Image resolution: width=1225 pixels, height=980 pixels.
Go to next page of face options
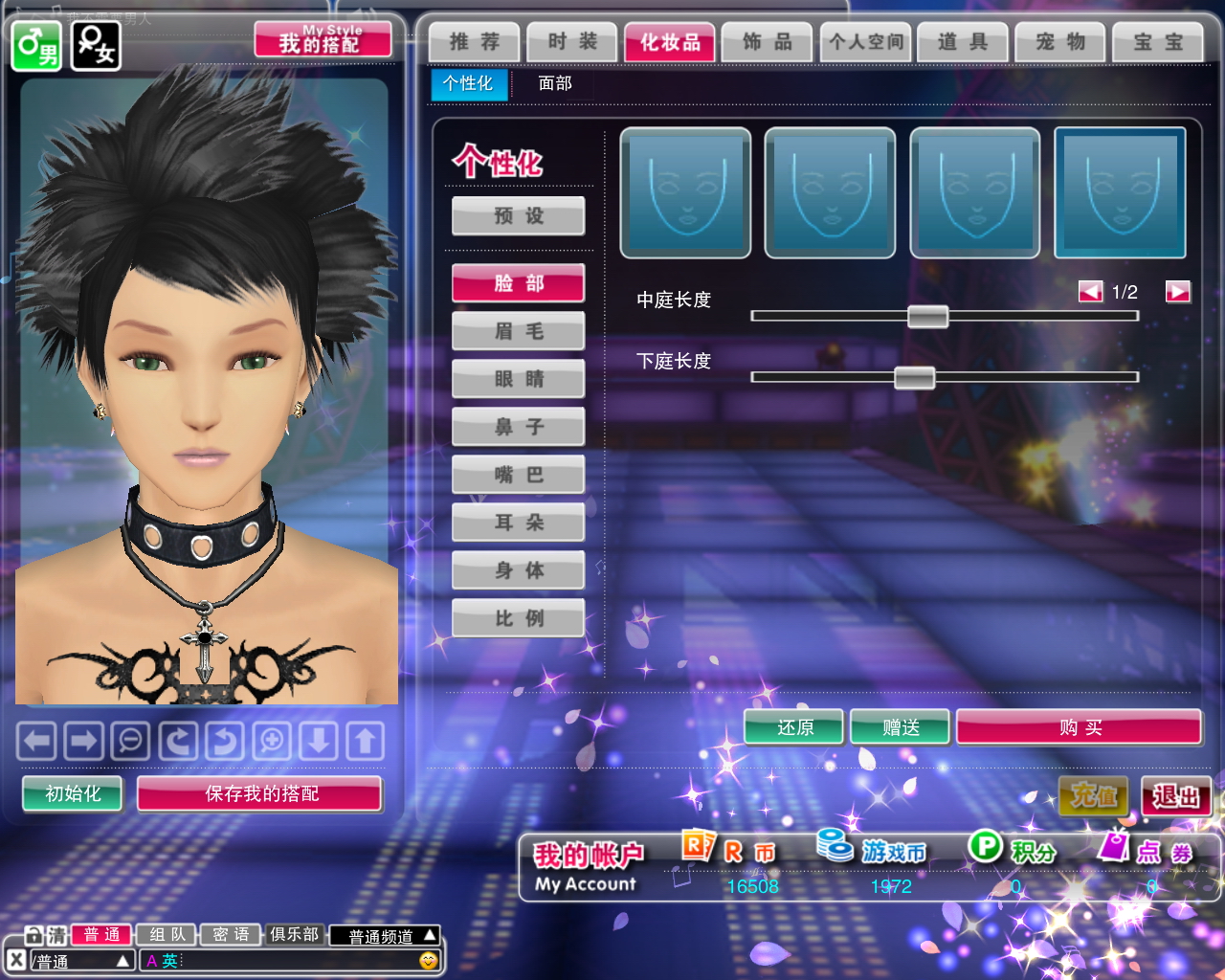point(1177,292)
